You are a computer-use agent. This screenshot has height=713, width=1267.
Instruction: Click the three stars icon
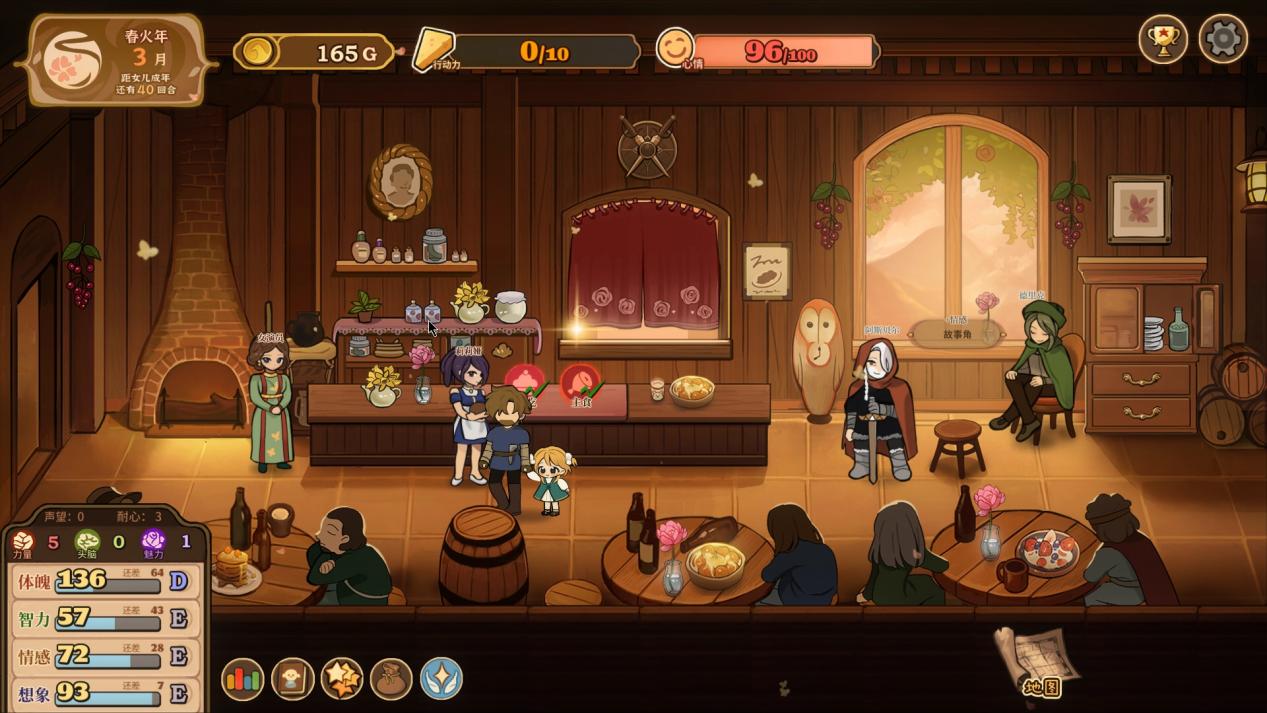tap(342, 679)
